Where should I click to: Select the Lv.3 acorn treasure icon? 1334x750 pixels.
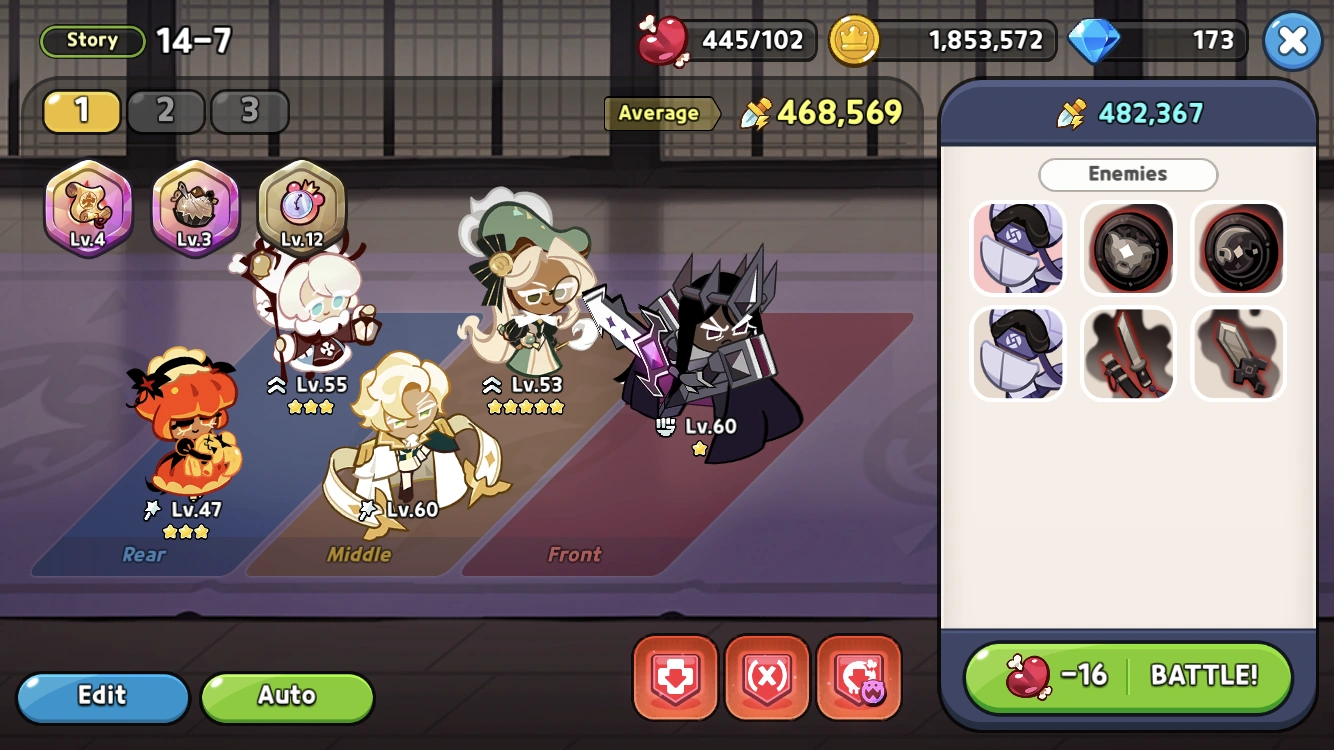(x=195, y=207)
